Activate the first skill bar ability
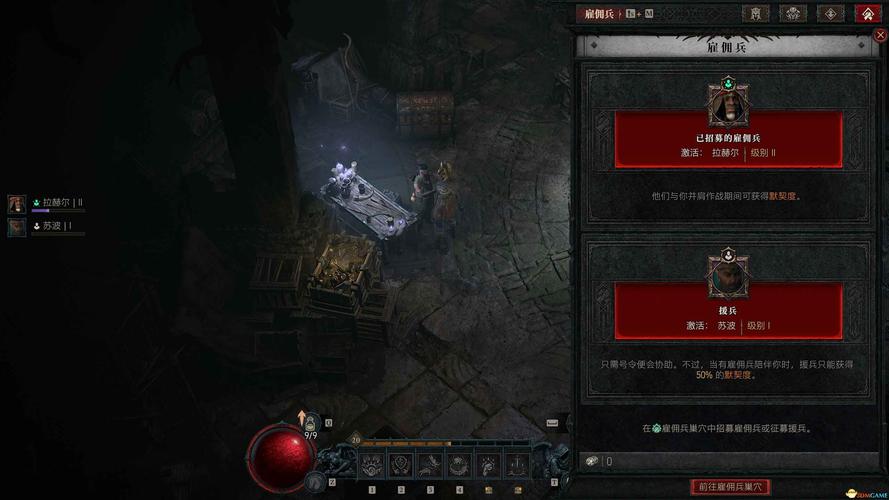Viewport: 889px width, 500px height. click(x=372, y=464)
